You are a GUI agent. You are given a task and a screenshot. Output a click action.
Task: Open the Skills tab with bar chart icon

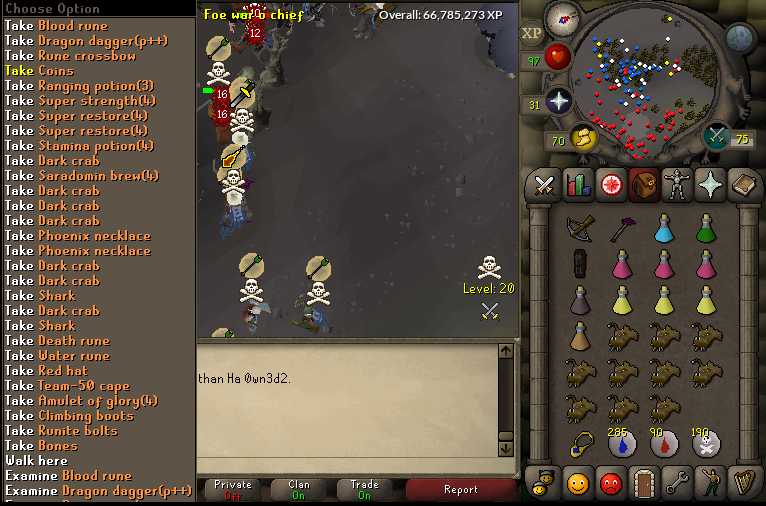coord(578,184)
